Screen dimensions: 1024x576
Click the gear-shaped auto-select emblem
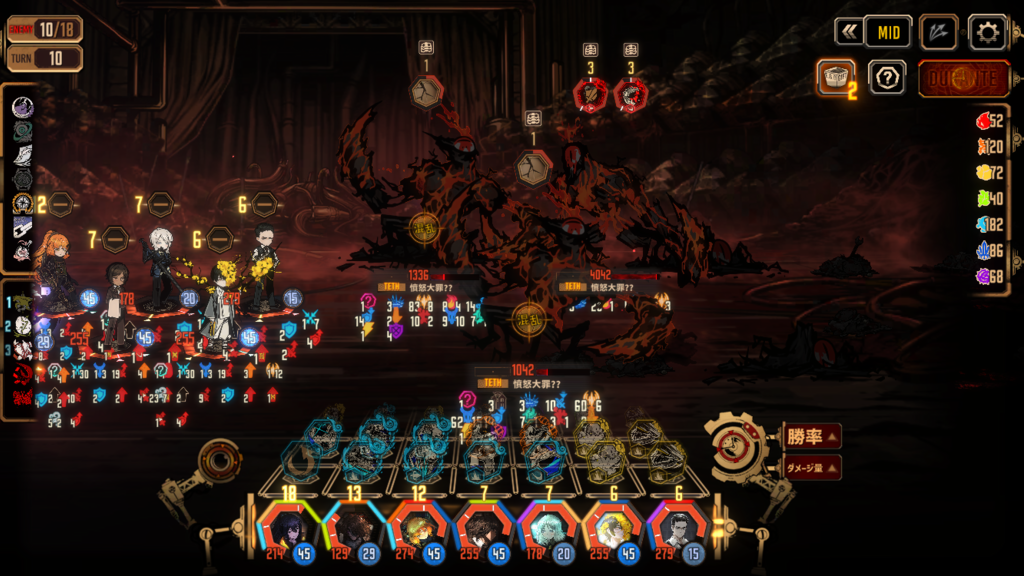[737, 447]
